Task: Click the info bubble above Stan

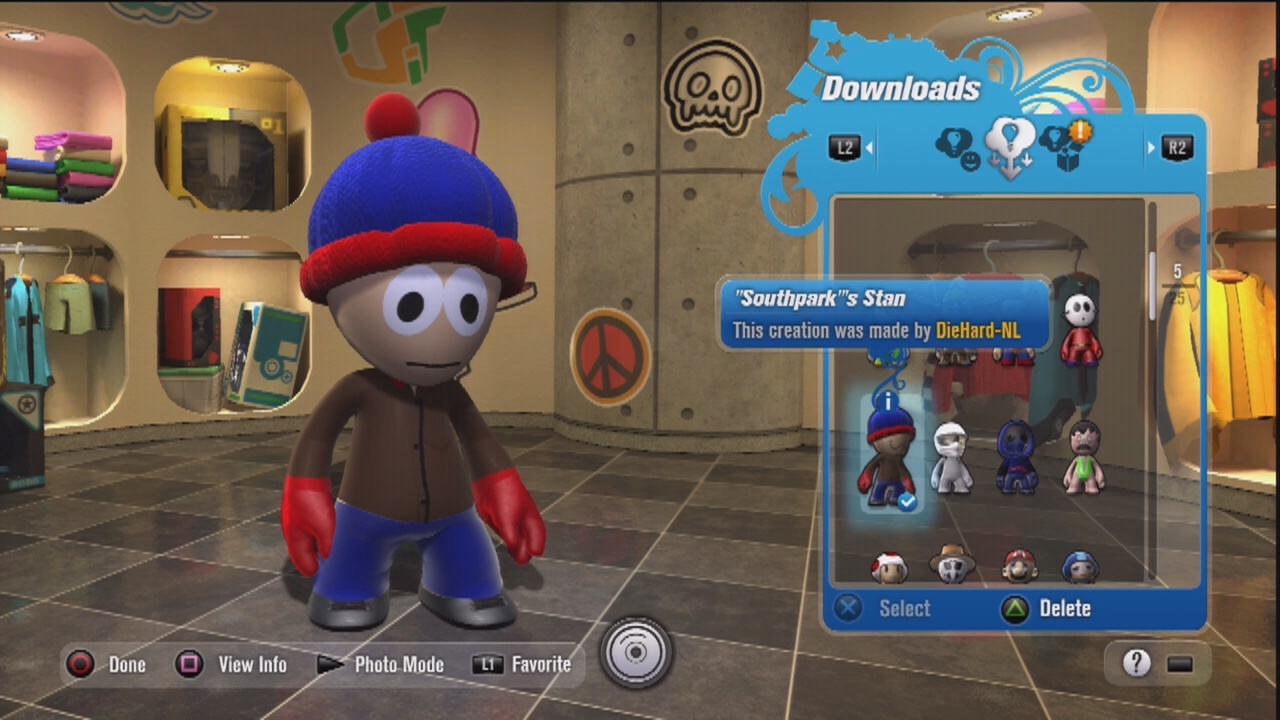Action: pyautogui.click(x=887, y=400)
